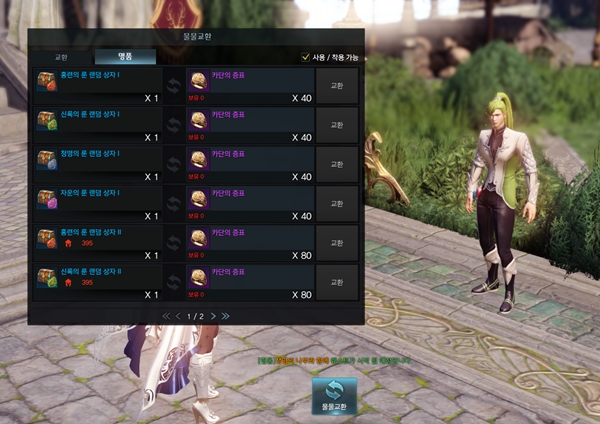
Task: Click 교환 for 홍련의 룬 랜덤 상자 II
Action: pyautogui.click(x=336, y=241)
